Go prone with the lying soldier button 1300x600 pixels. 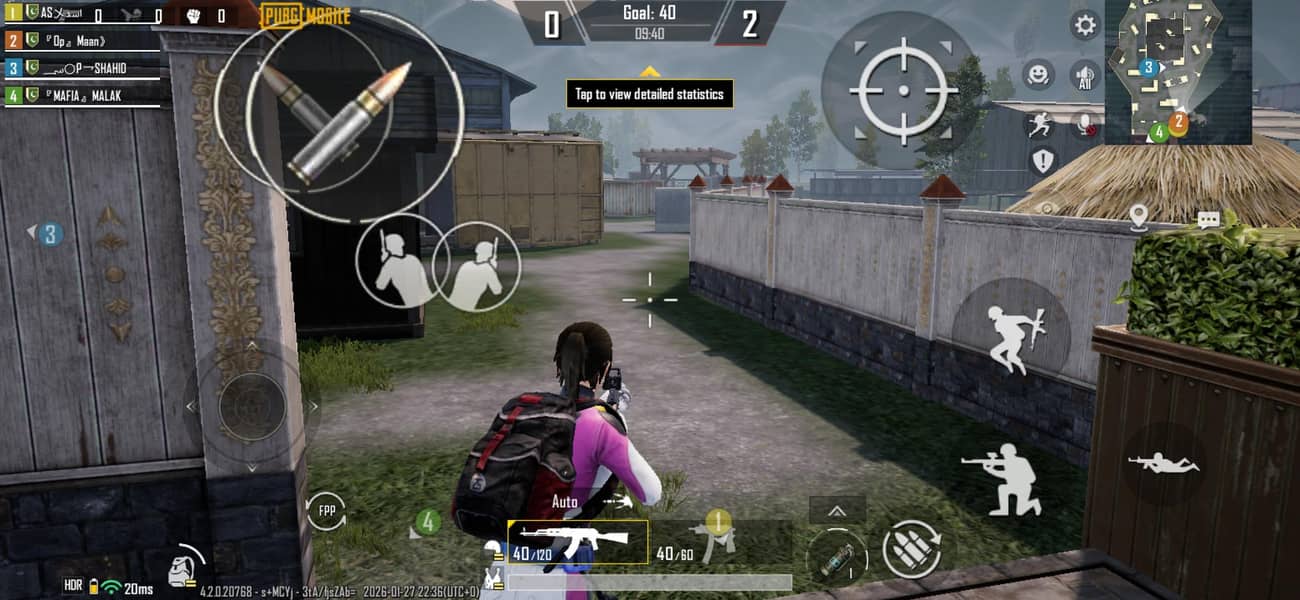(1163, 463)
